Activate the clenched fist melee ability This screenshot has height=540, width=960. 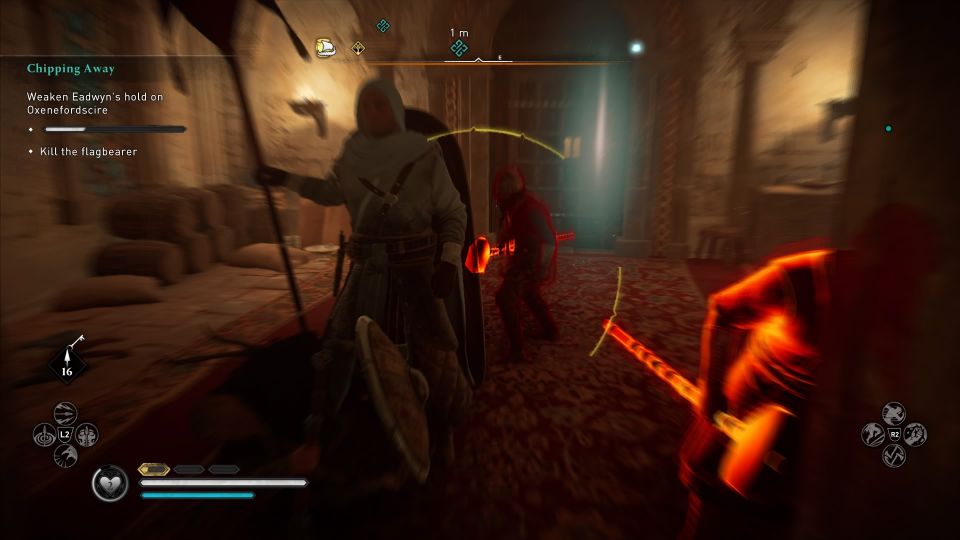(915, 434)
